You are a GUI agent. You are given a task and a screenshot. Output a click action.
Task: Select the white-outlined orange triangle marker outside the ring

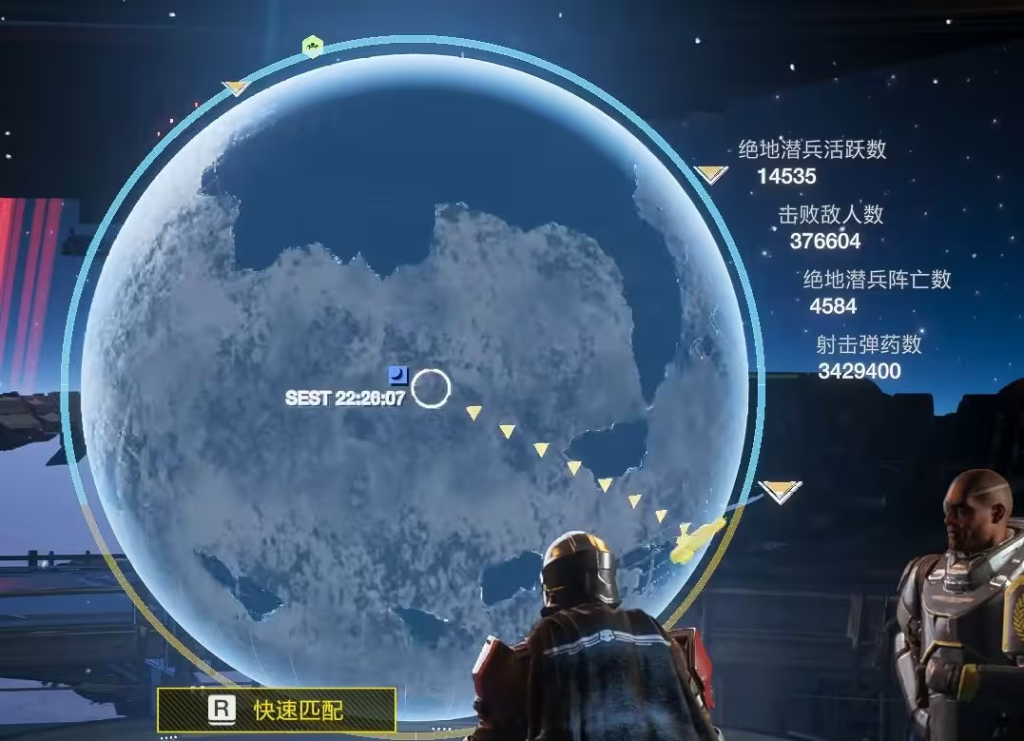coord(779,490)
